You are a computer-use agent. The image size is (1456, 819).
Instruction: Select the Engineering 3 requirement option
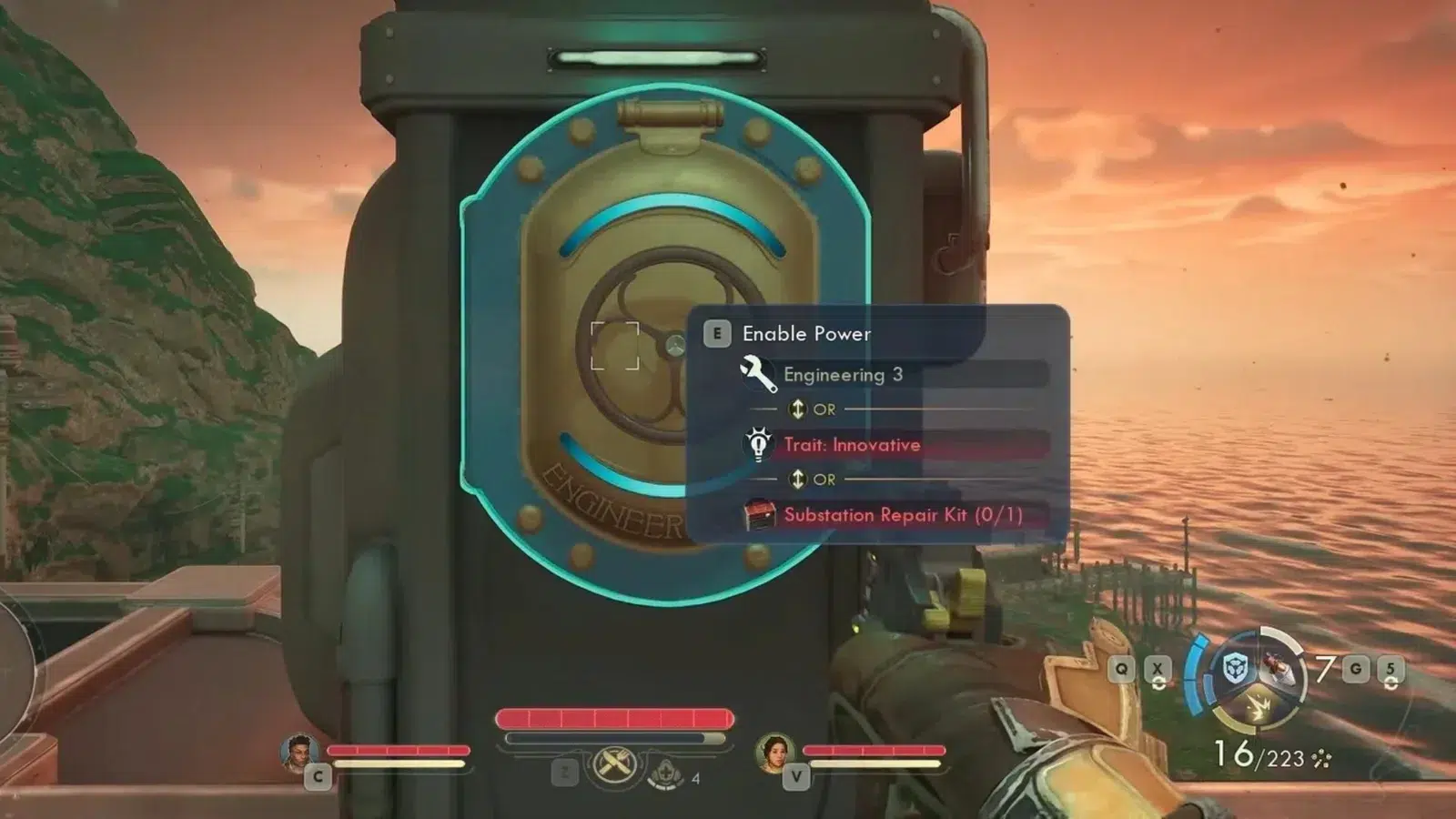coord(842,375)
